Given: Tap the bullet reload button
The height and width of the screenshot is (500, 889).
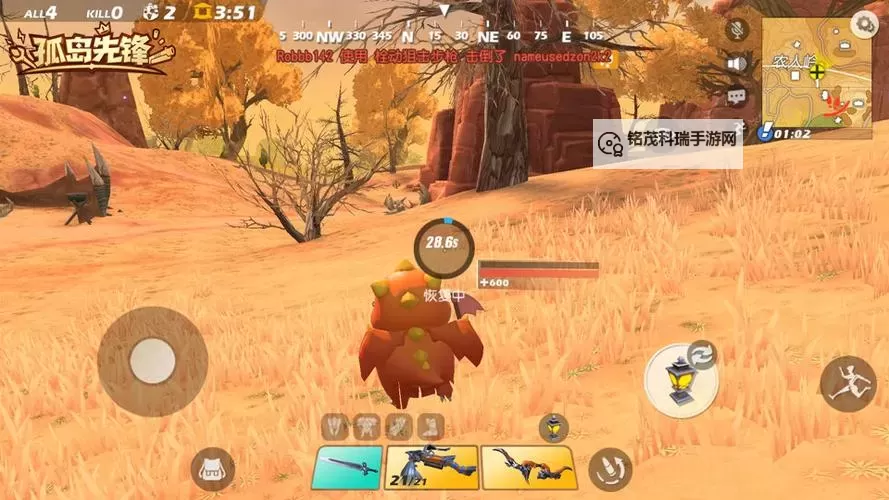Looking at the screenshot, I should 610,468.
